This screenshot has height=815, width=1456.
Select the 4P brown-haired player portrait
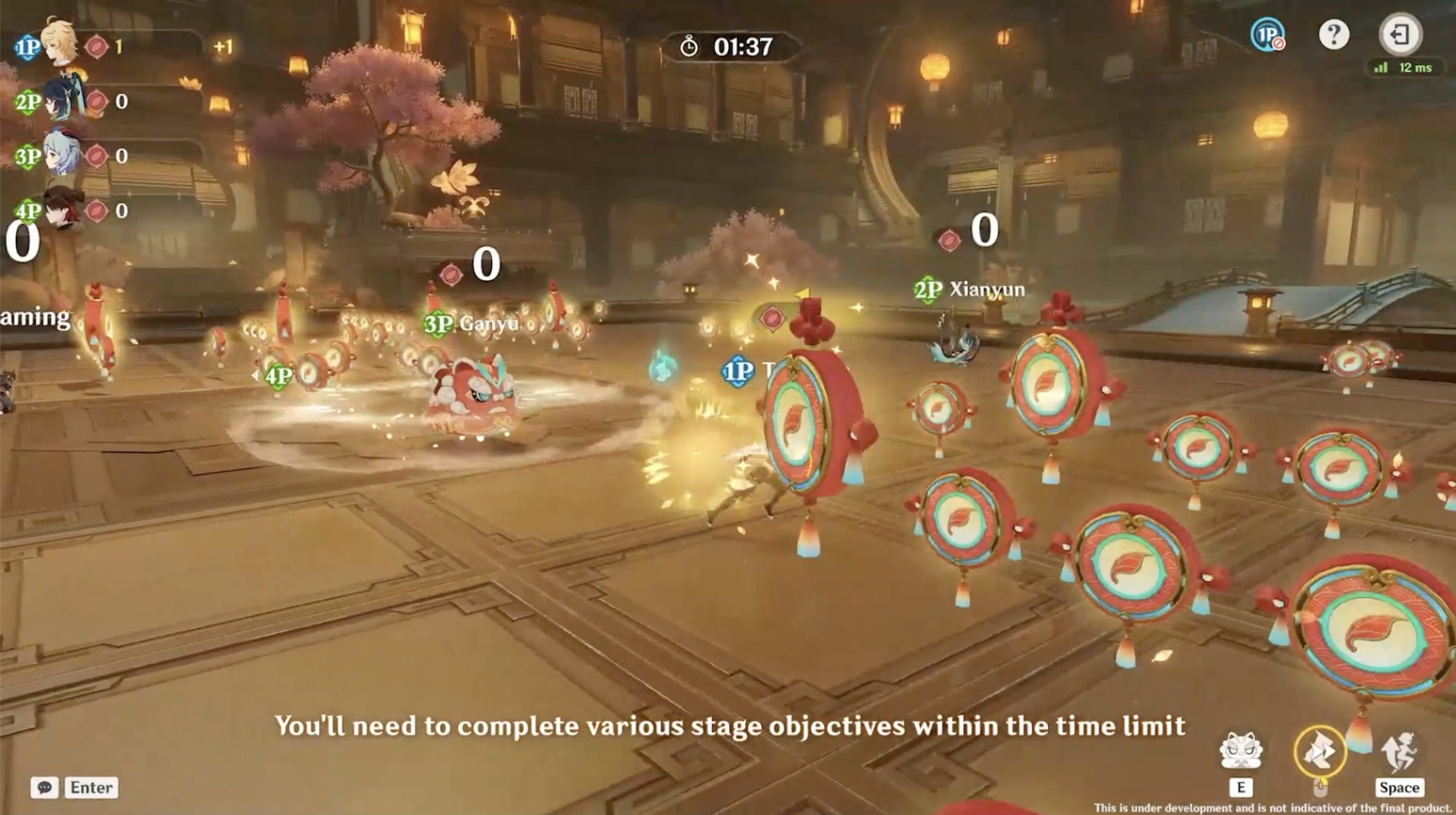point(62,207)
